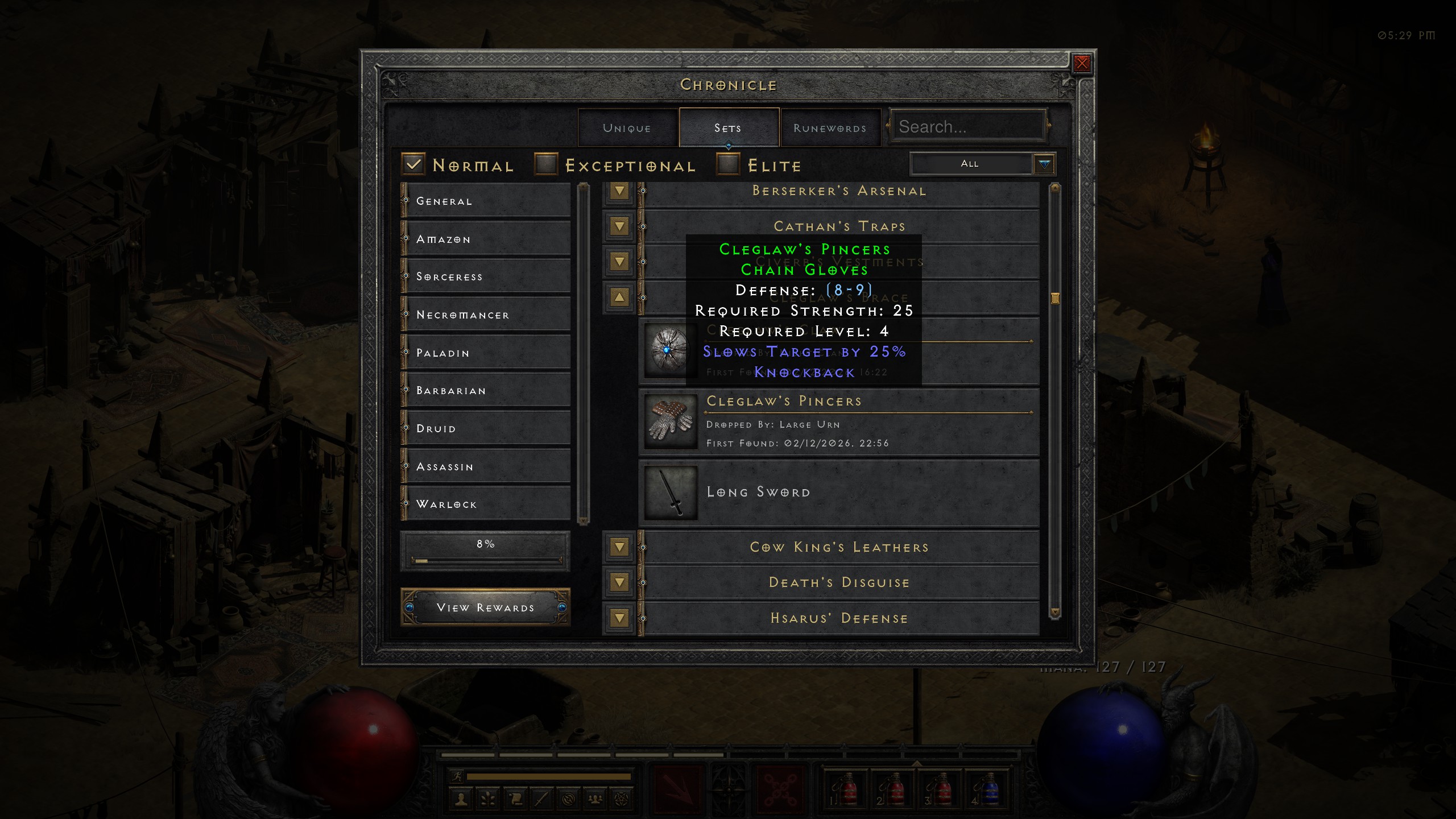This screenshot has height=819, width=1456.
Task: Open the Runewords tab
Action: point(830,128)
